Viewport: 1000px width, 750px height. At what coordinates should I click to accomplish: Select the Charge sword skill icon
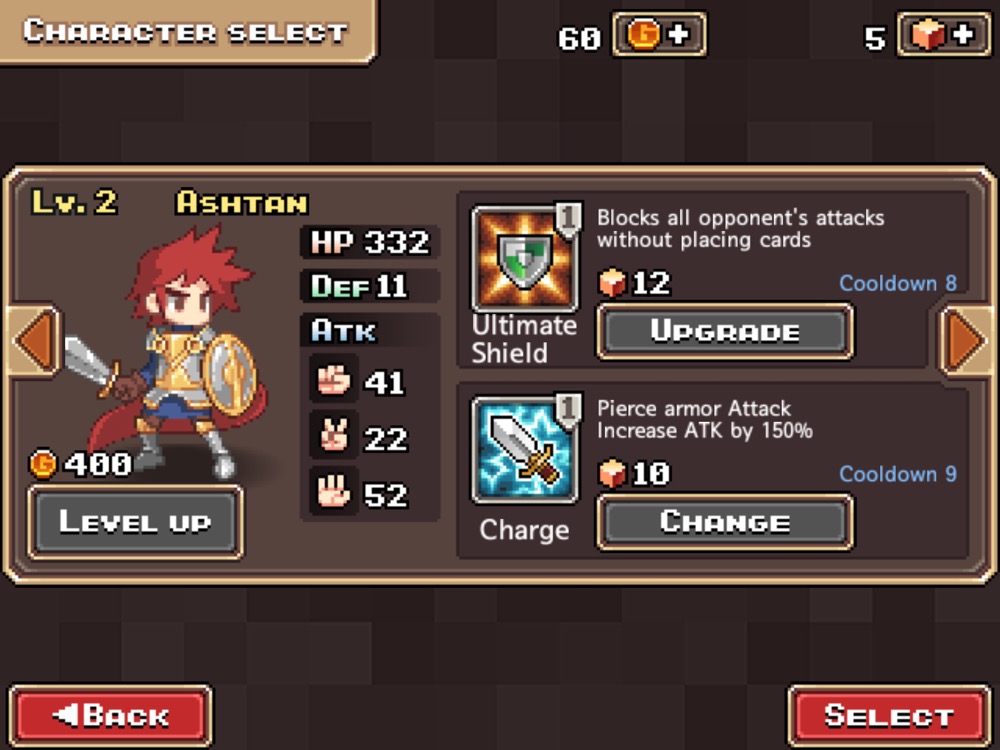coord(523,449)
